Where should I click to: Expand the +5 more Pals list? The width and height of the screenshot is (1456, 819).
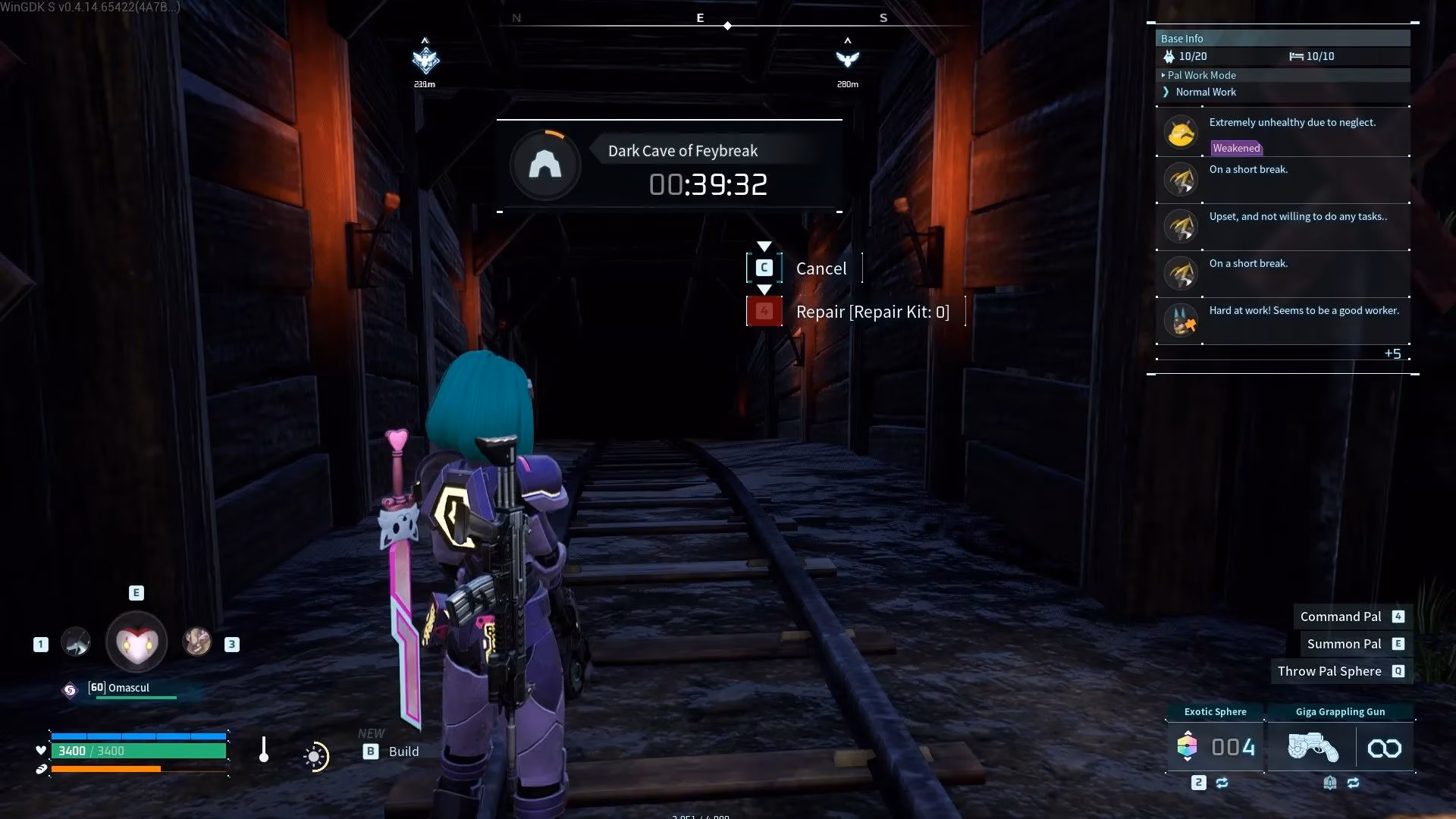point(1392,353)
